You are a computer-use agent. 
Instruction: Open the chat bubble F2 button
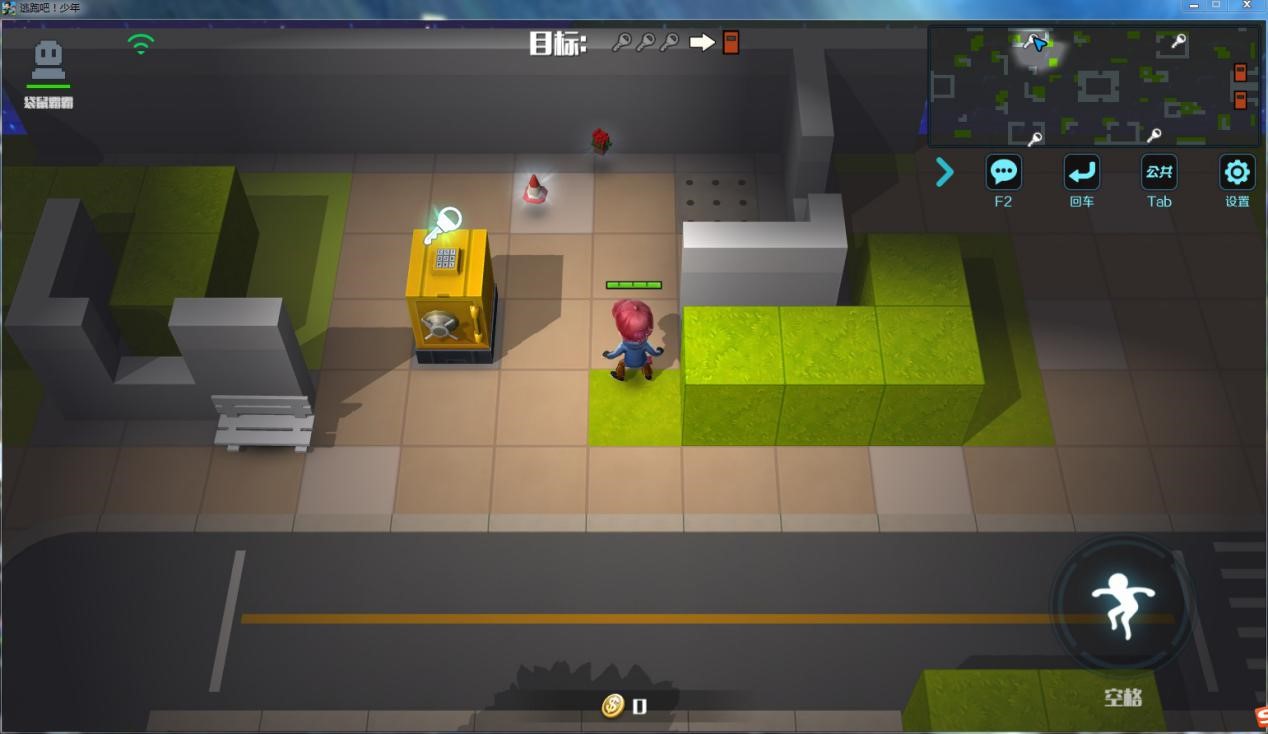coord(1003,173)
